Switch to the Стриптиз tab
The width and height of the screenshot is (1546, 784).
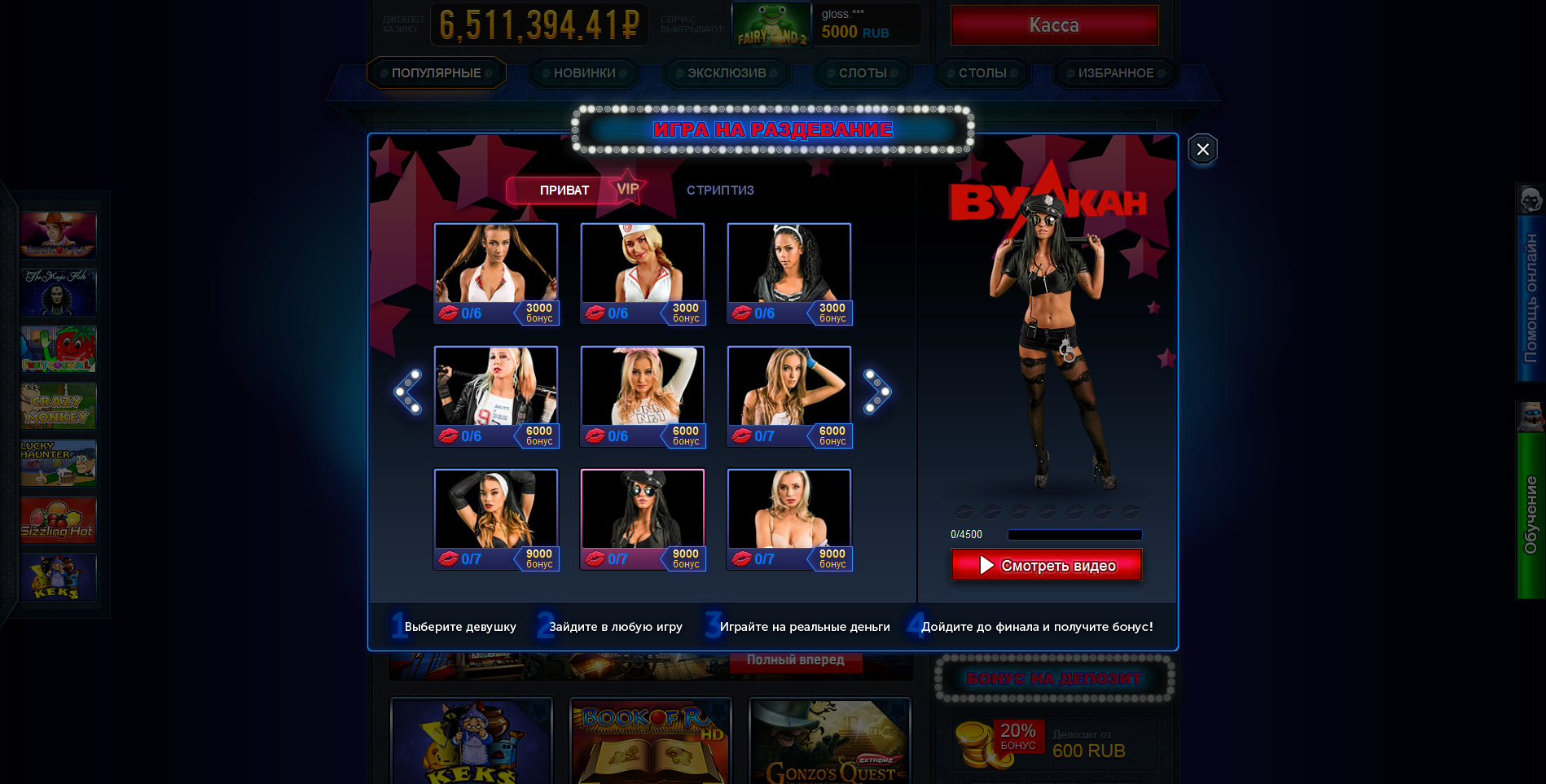click(x=720, y=191)
